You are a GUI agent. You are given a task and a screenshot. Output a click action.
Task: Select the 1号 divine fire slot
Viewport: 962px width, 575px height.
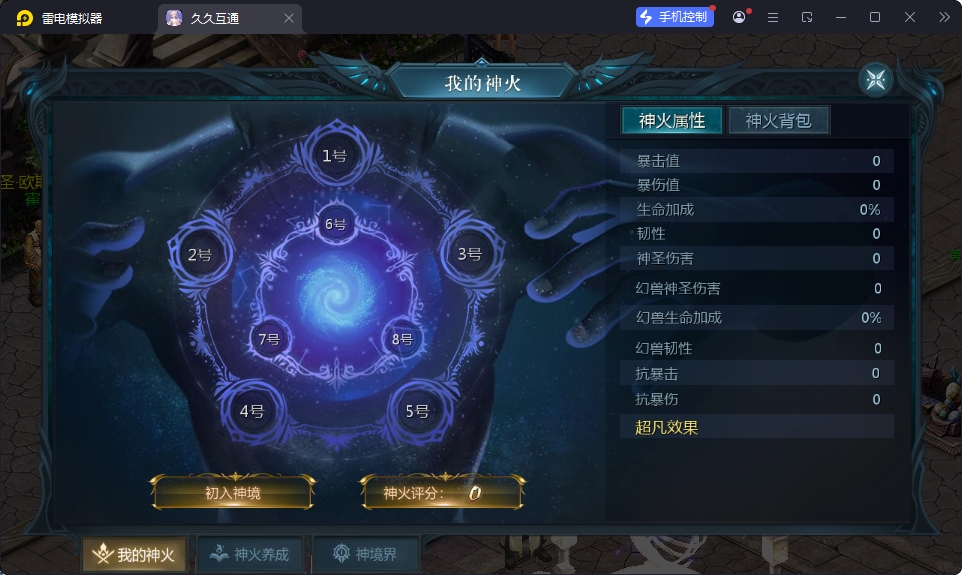pos(334,155)
